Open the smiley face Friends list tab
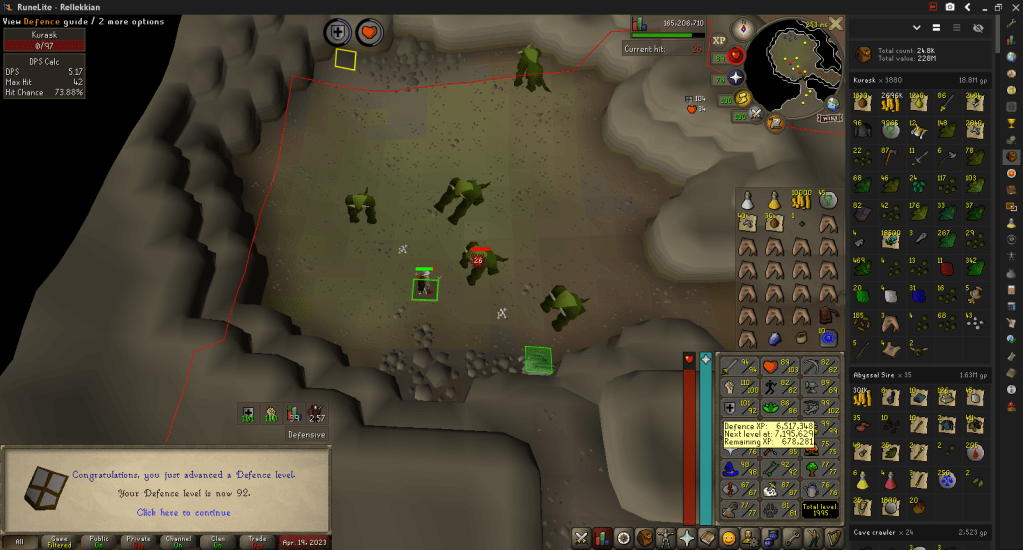Viewport: 1023px width, 550px height. click(729, 538)
